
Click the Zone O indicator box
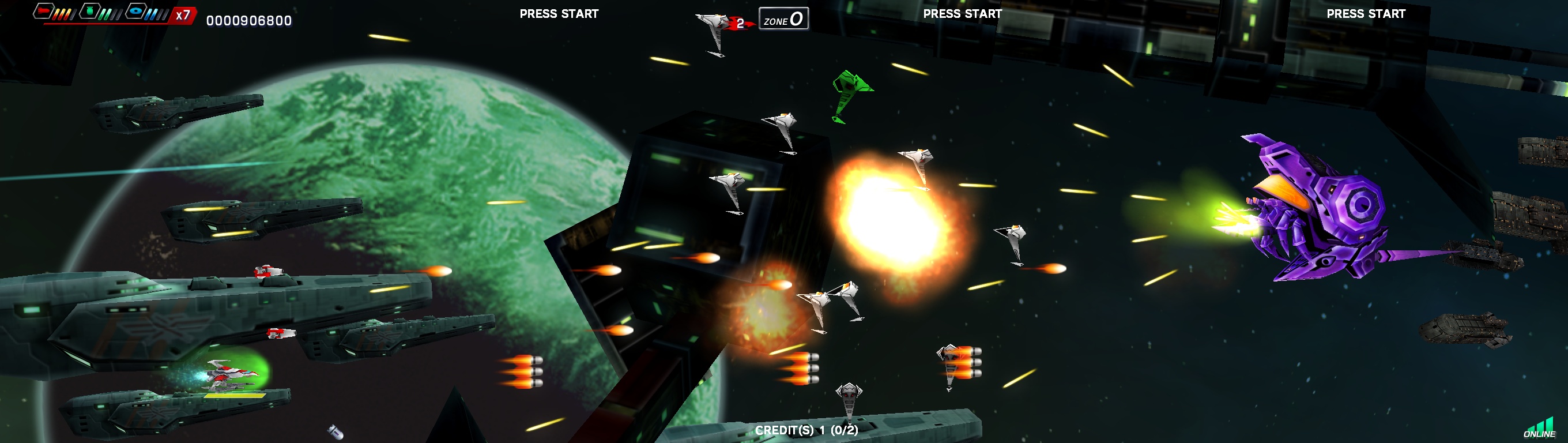point(783,19)
